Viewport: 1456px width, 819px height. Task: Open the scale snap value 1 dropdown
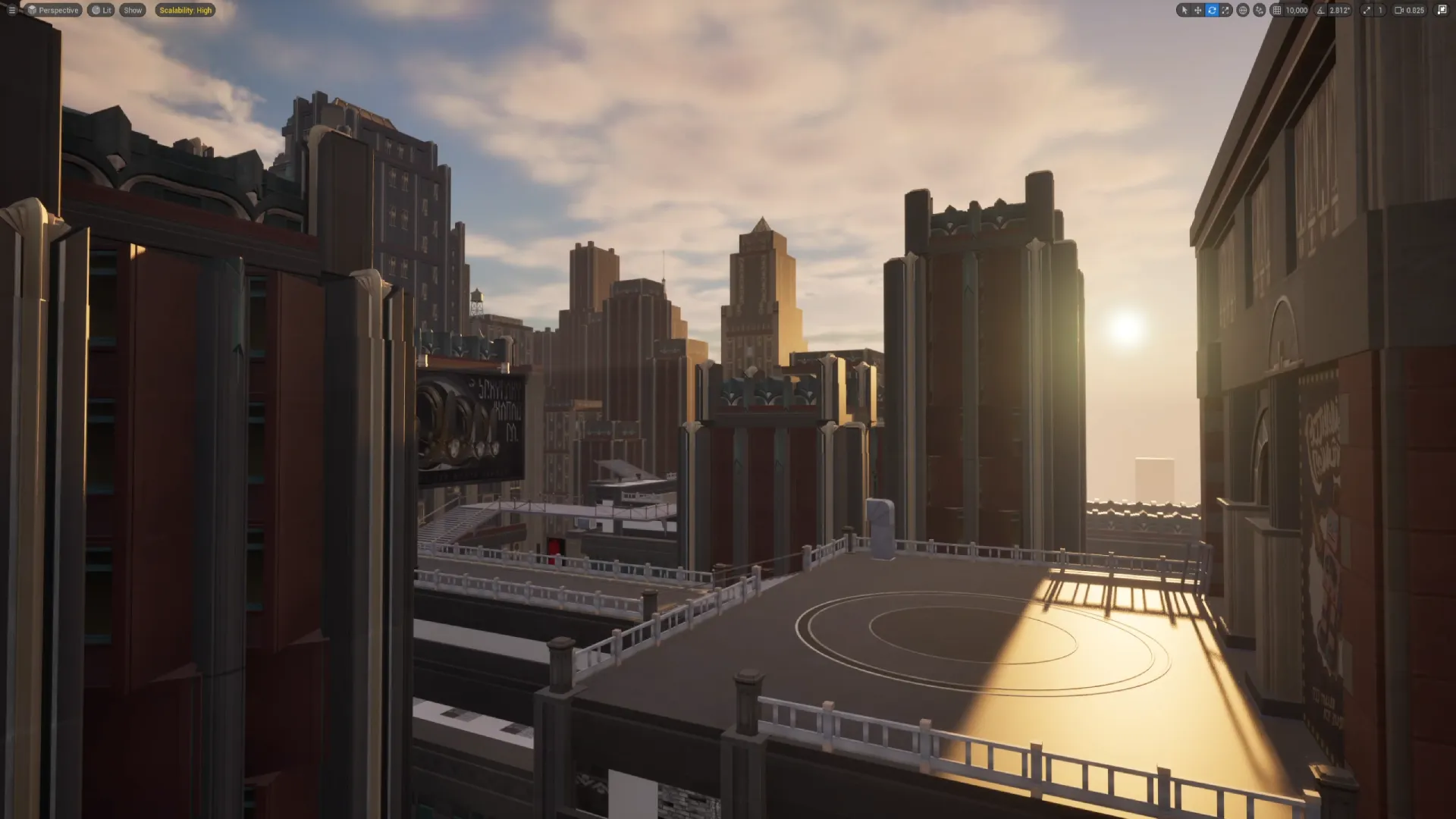click(1380, 11)
